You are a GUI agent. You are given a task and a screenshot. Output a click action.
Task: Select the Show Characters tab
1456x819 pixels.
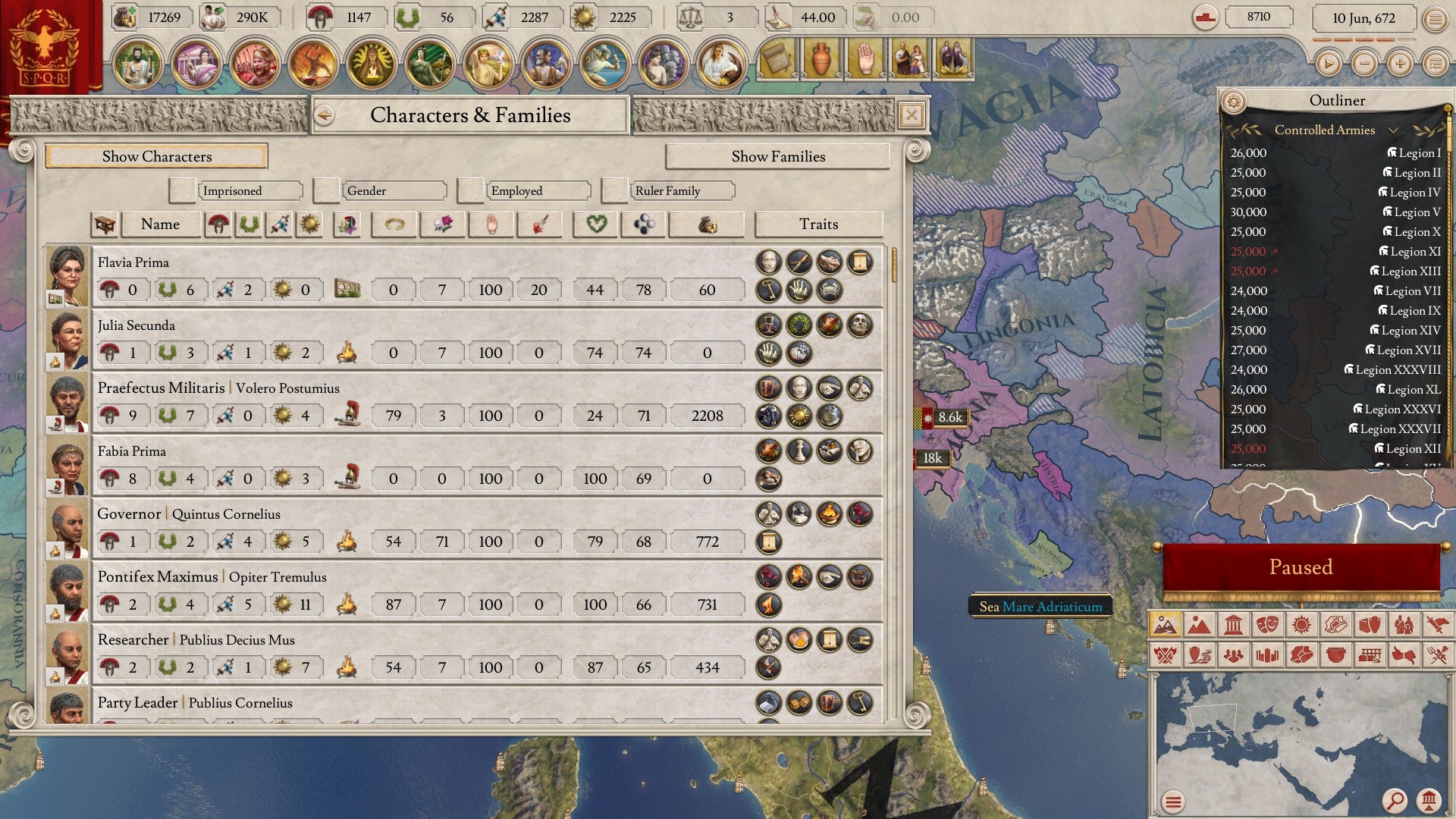156,157
